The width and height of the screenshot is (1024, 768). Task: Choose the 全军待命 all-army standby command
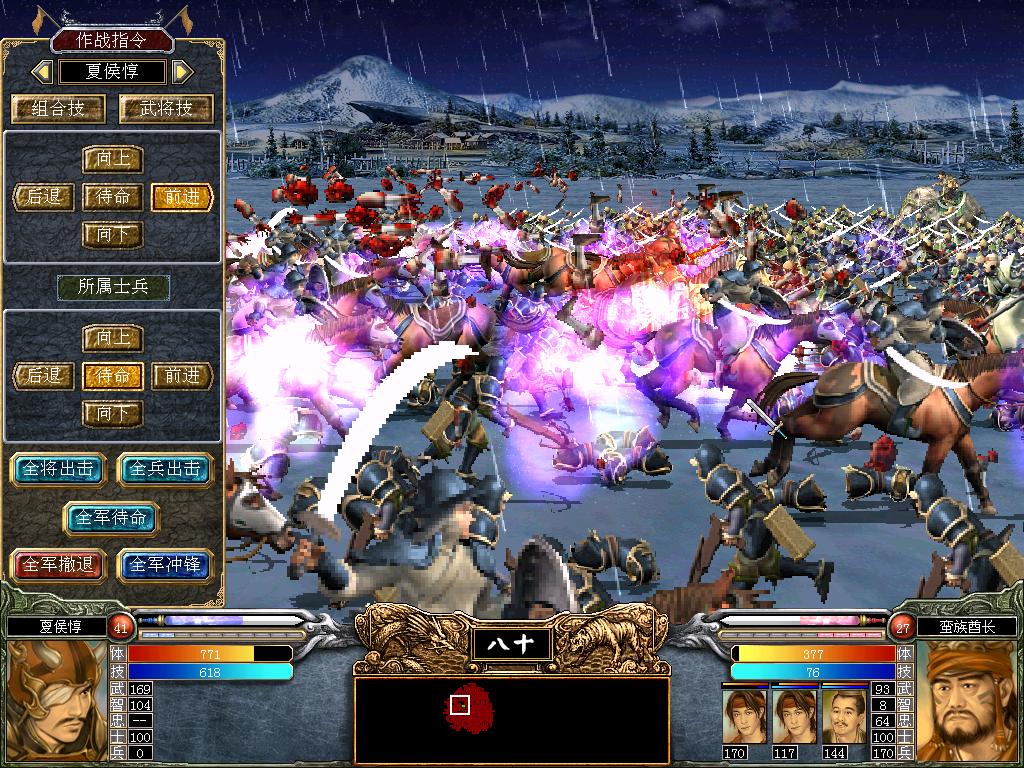click(112, 517)
